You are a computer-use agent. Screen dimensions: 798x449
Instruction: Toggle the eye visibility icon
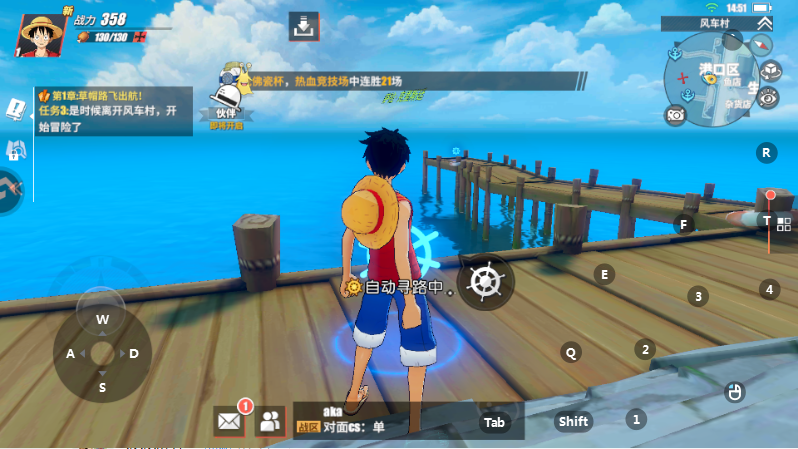pyautogui.click(x=768, y=97)
